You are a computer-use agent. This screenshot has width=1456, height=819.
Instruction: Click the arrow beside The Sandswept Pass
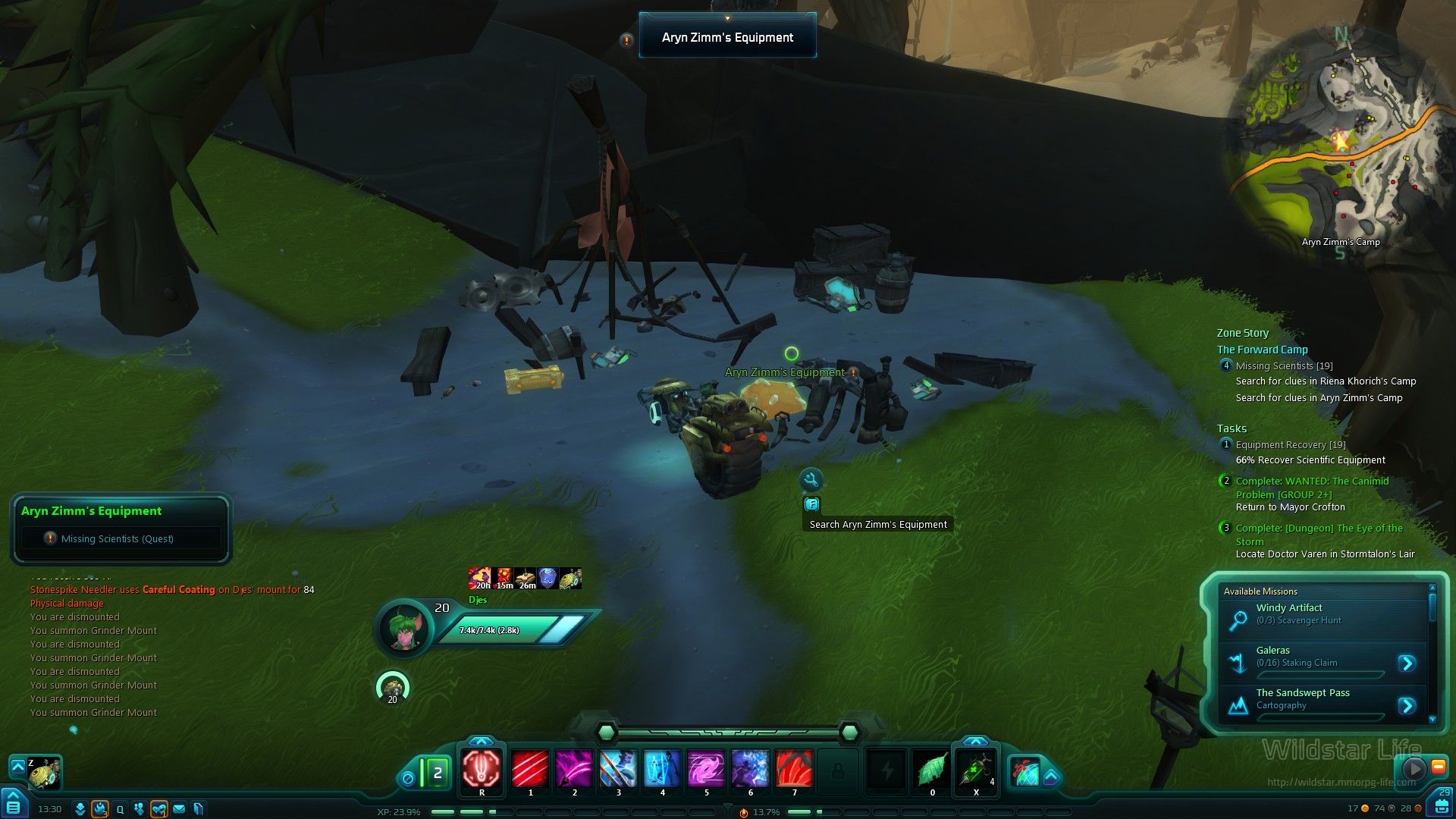point(1407,706)
